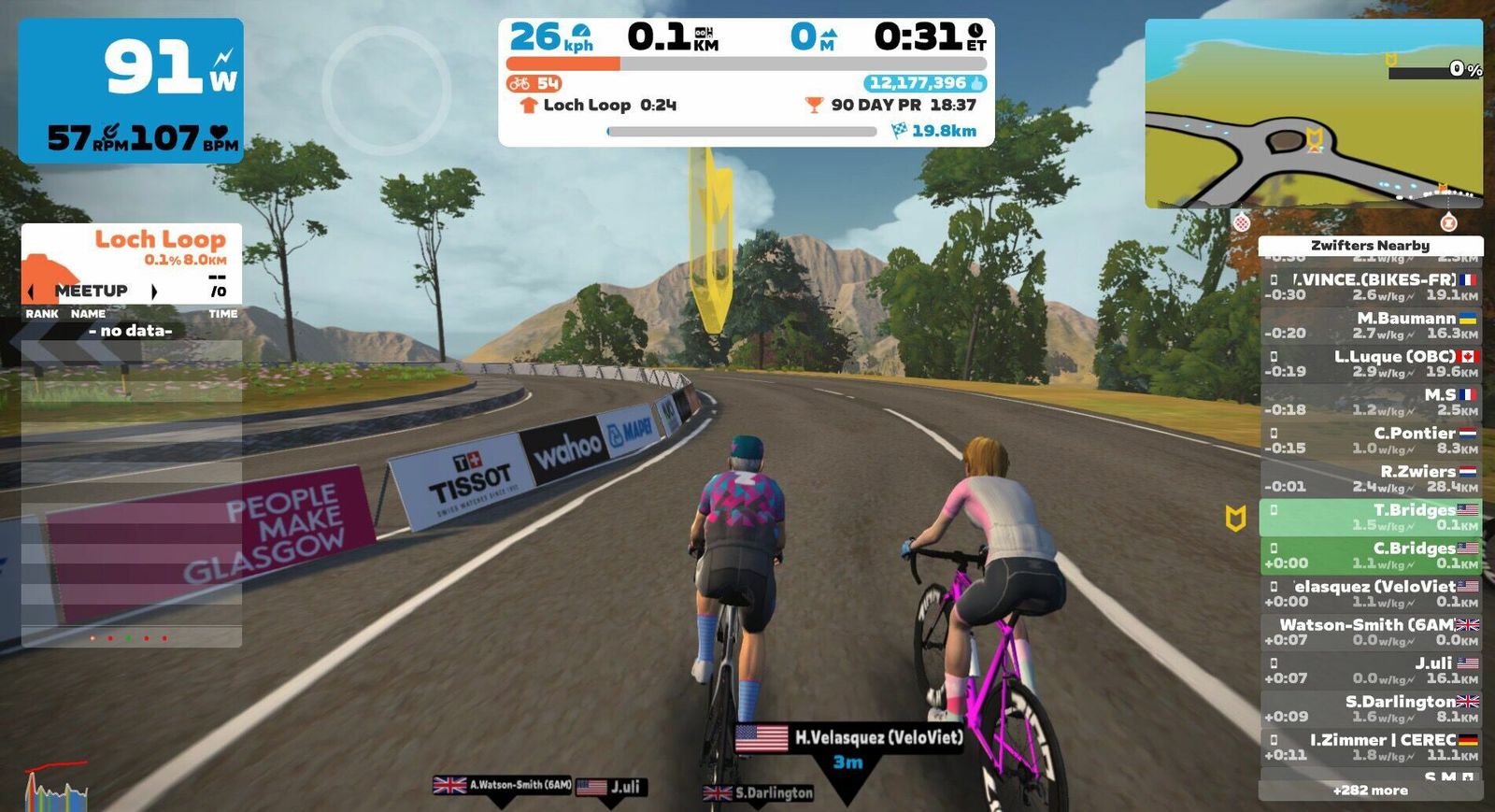Choose L.Luque (OBC) from the nearby riders

pyautogui.click(x=1370, y=363)
